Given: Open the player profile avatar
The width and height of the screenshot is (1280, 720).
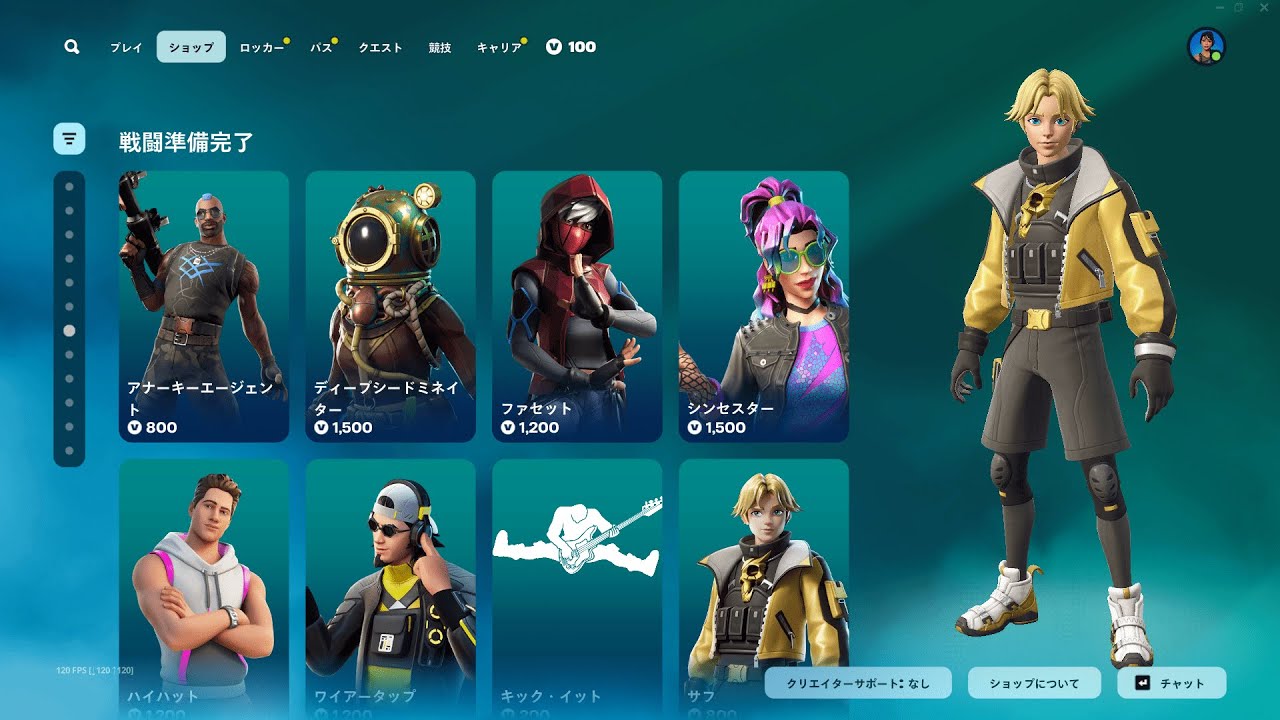Looking at the screenshot, I should [x=1206, y=47].
